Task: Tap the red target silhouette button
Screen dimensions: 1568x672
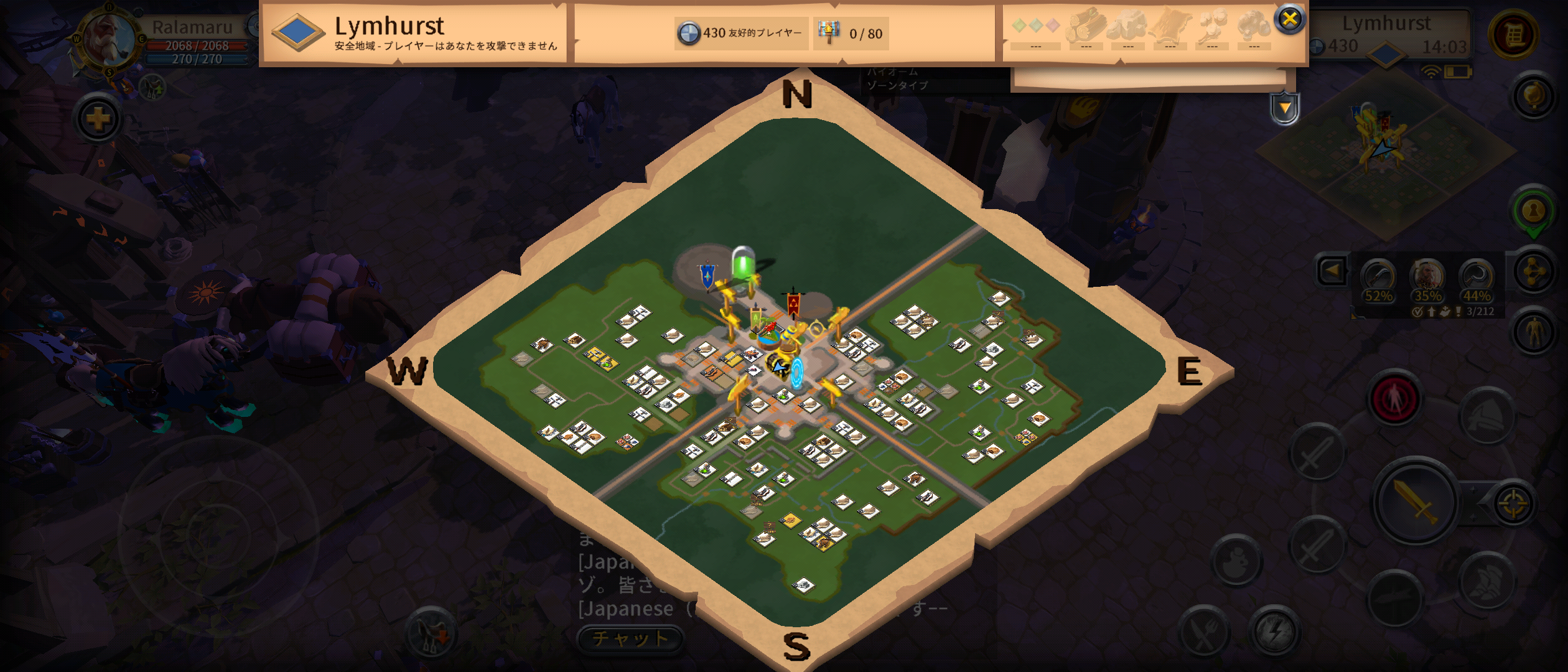Action: [1394, 399]
